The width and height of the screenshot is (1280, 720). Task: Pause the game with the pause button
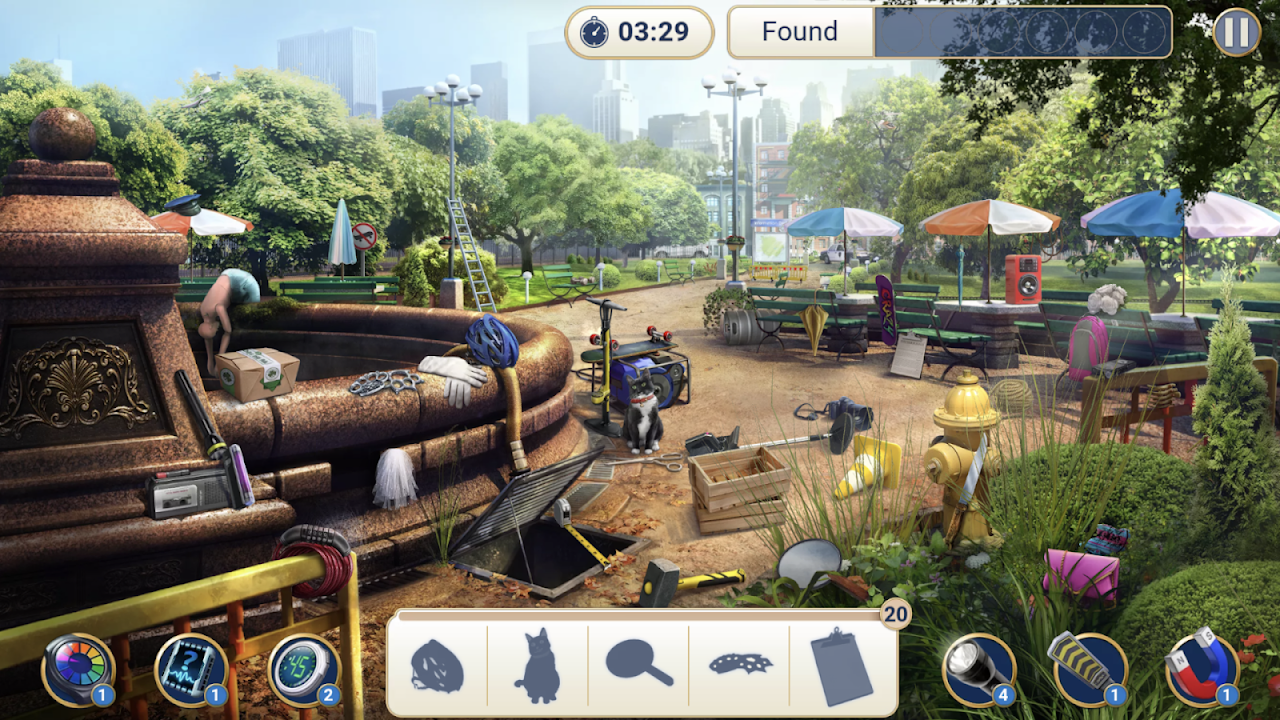click(x=1237, y=32)
